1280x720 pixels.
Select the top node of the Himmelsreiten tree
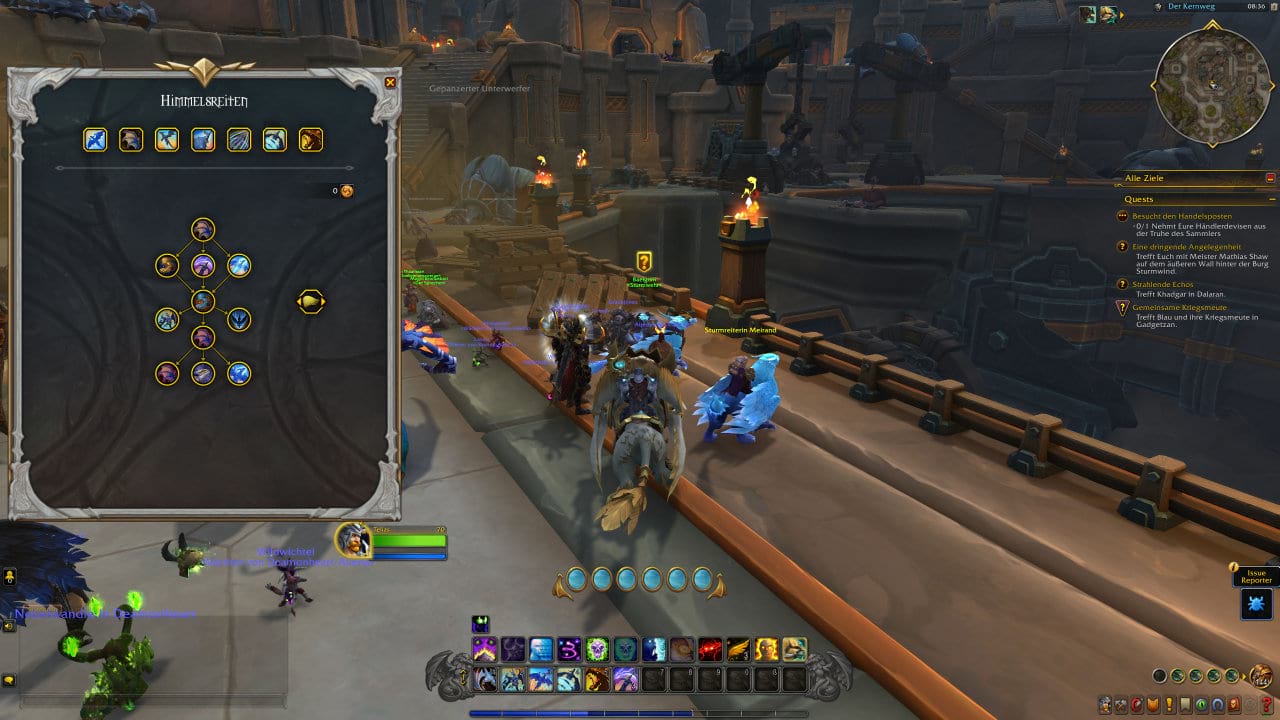click(x=203, y=230)
